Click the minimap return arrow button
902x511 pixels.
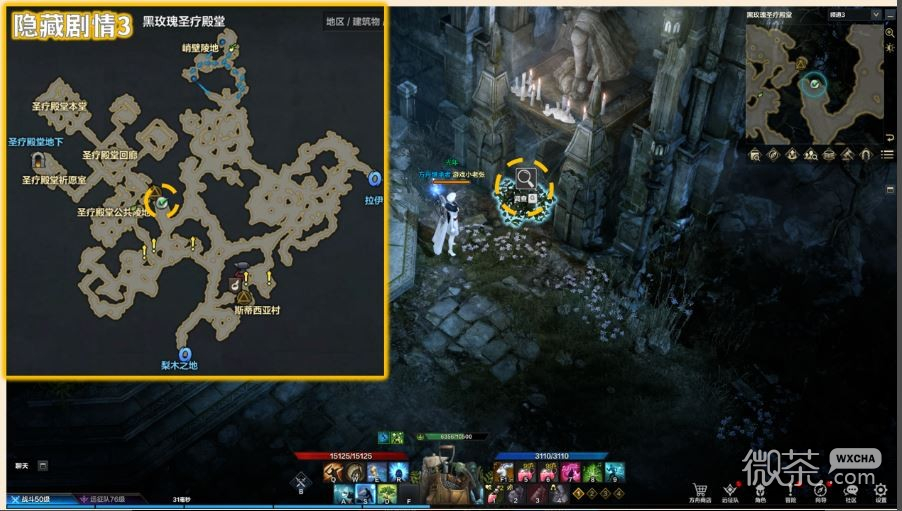(x=890, y=136)
